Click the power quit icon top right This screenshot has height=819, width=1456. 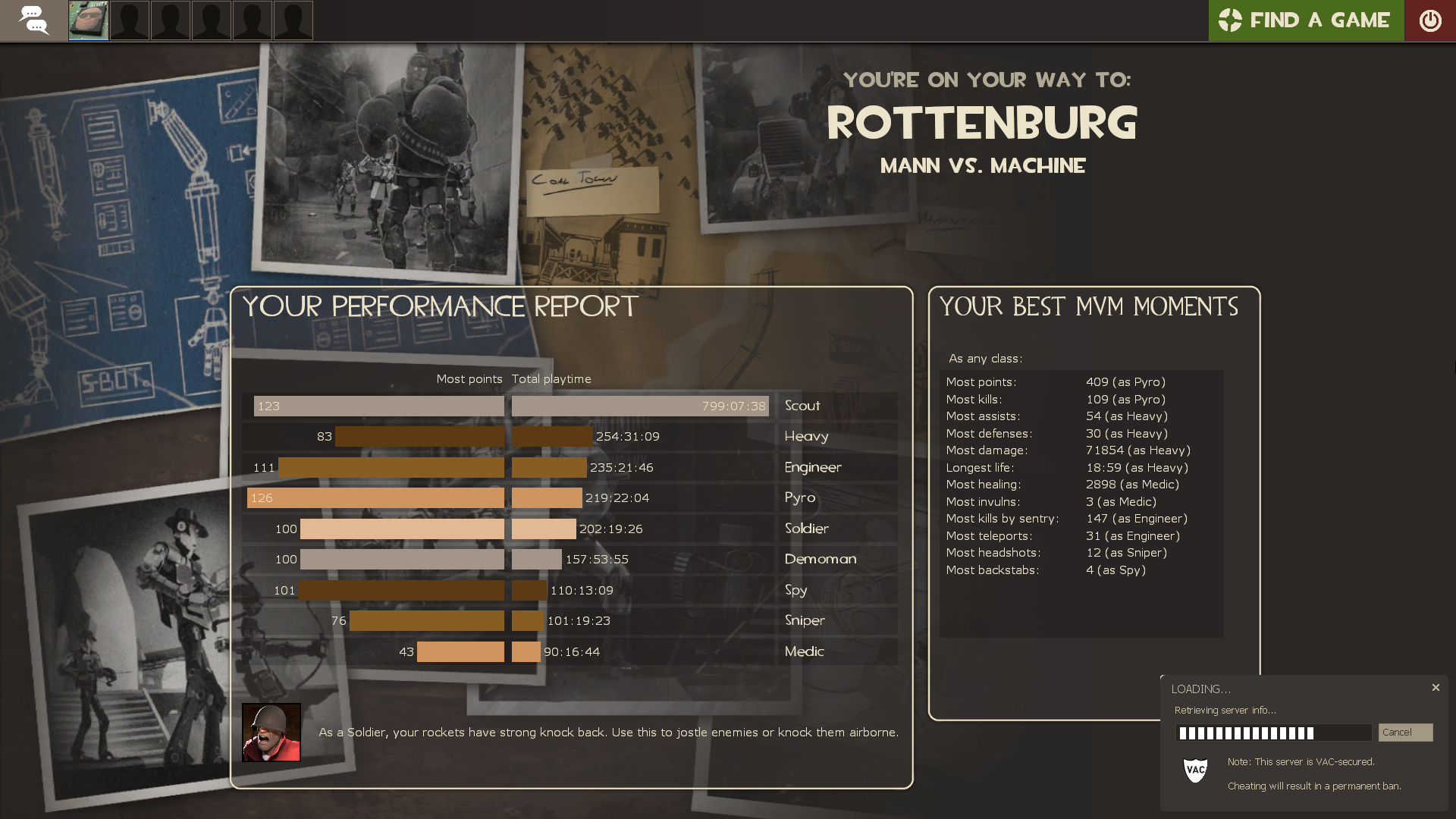click(1431, 20)
